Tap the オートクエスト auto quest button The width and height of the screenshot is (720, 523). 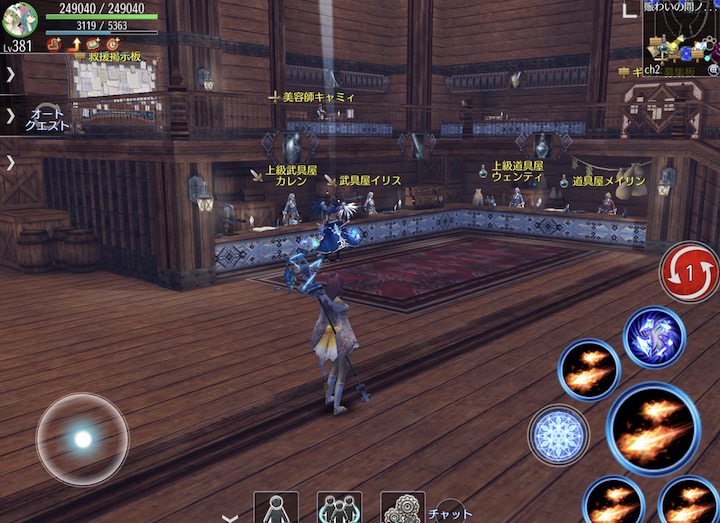48,119
